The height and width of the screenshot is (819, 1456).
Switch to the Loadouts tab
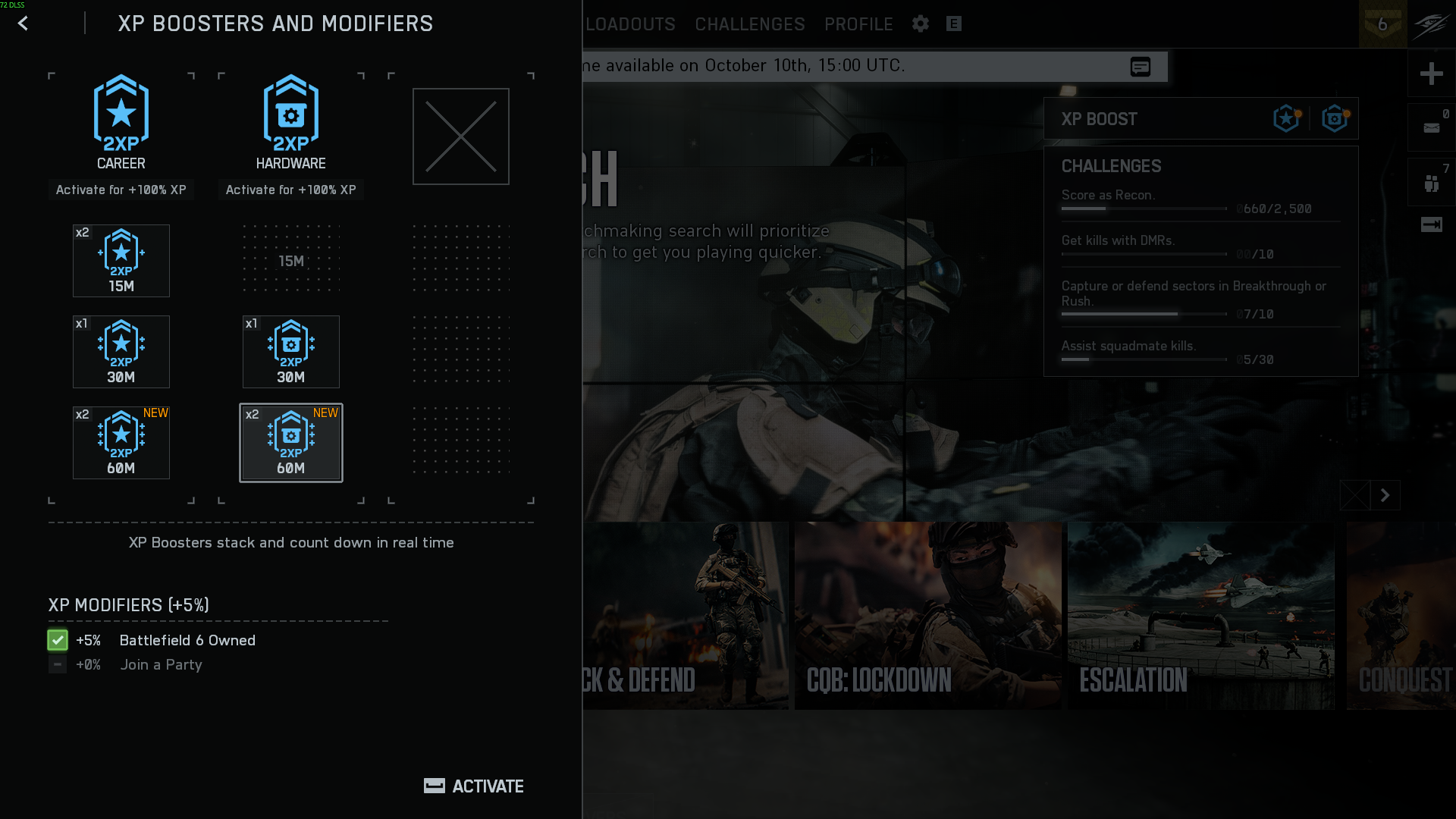click(x=630, y=24)
